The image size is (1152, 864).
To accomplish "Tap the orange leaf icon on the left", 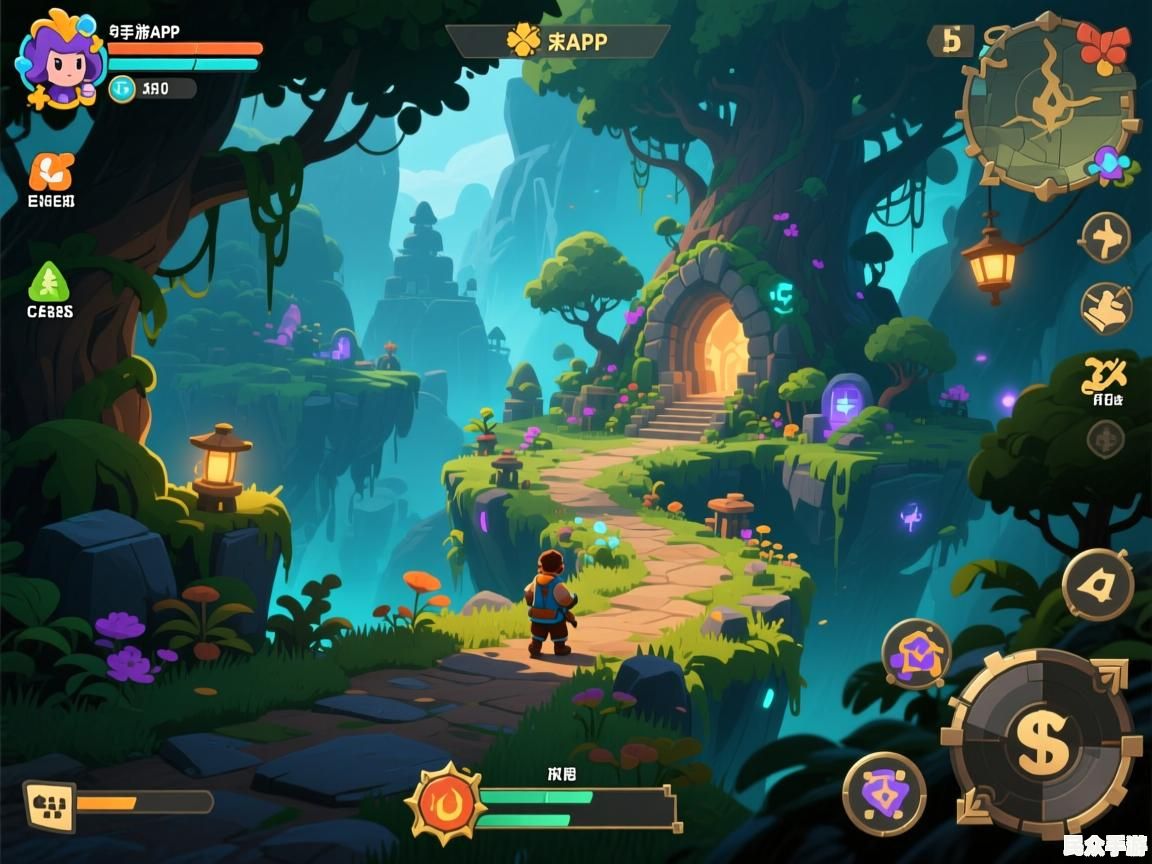I will pyautogui.click(x=50, y=172).
